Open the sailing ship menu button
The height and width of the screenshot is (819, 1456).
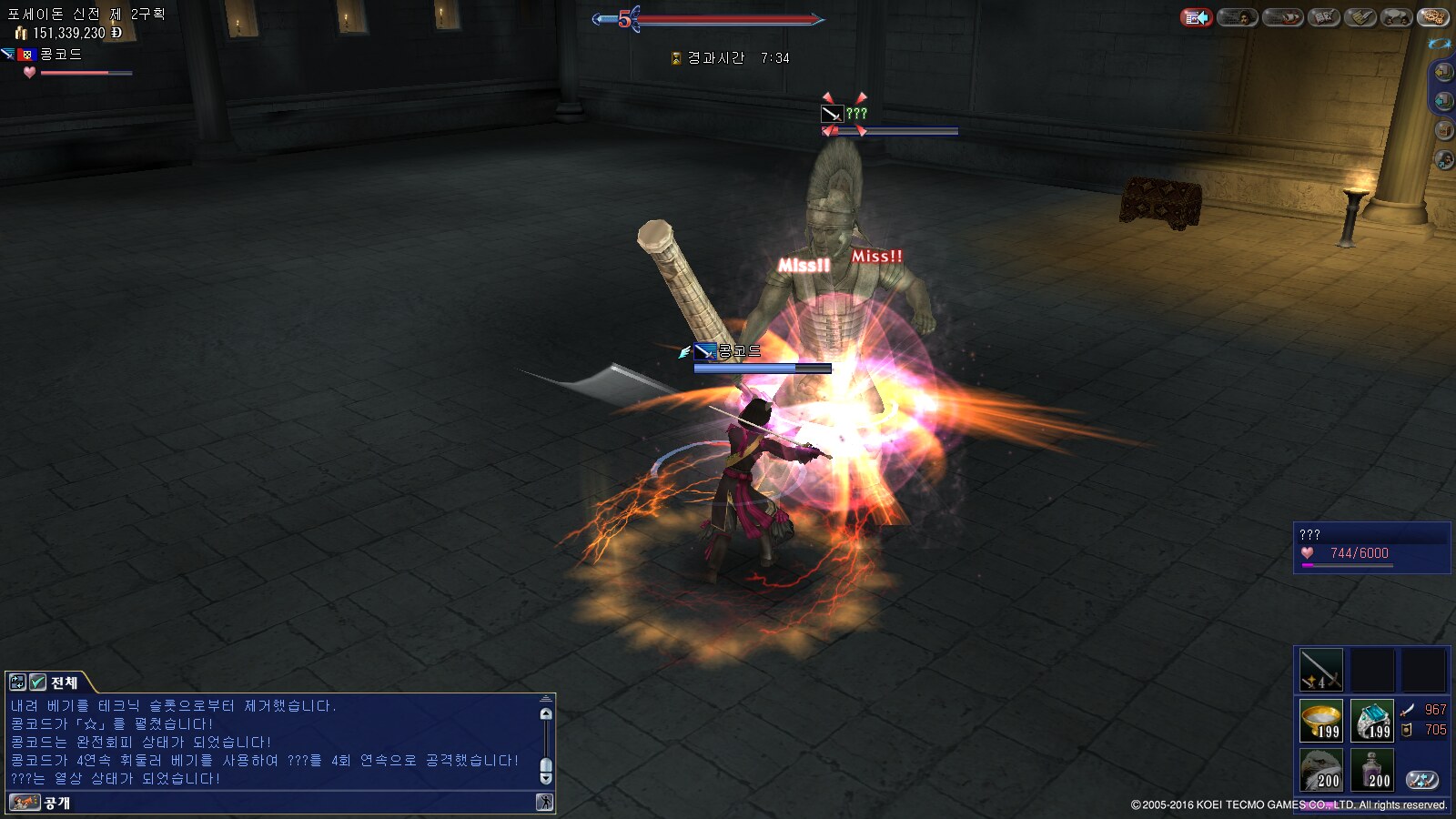1282,17
